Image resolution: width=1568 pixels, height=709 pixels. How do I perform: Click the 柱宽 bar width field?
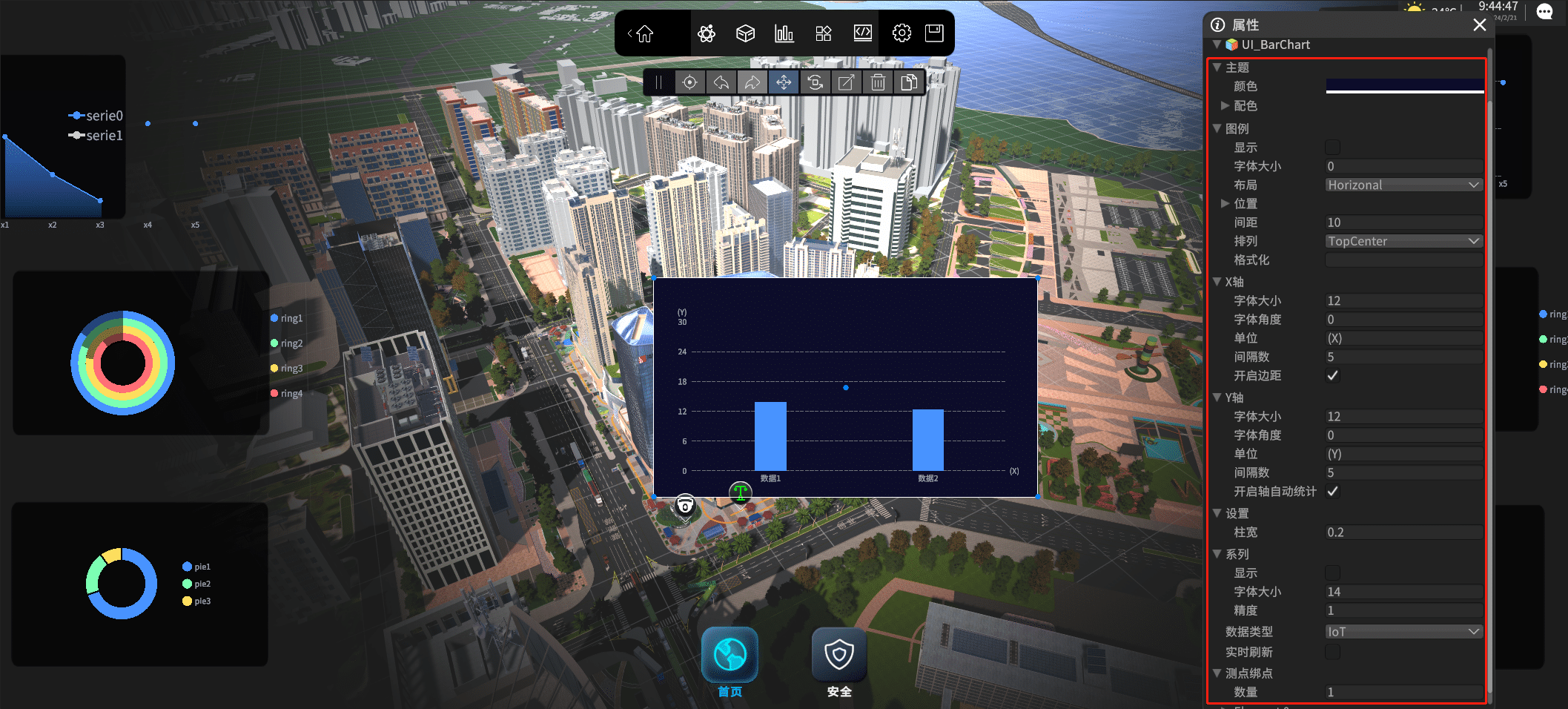tap(1403, 532)
